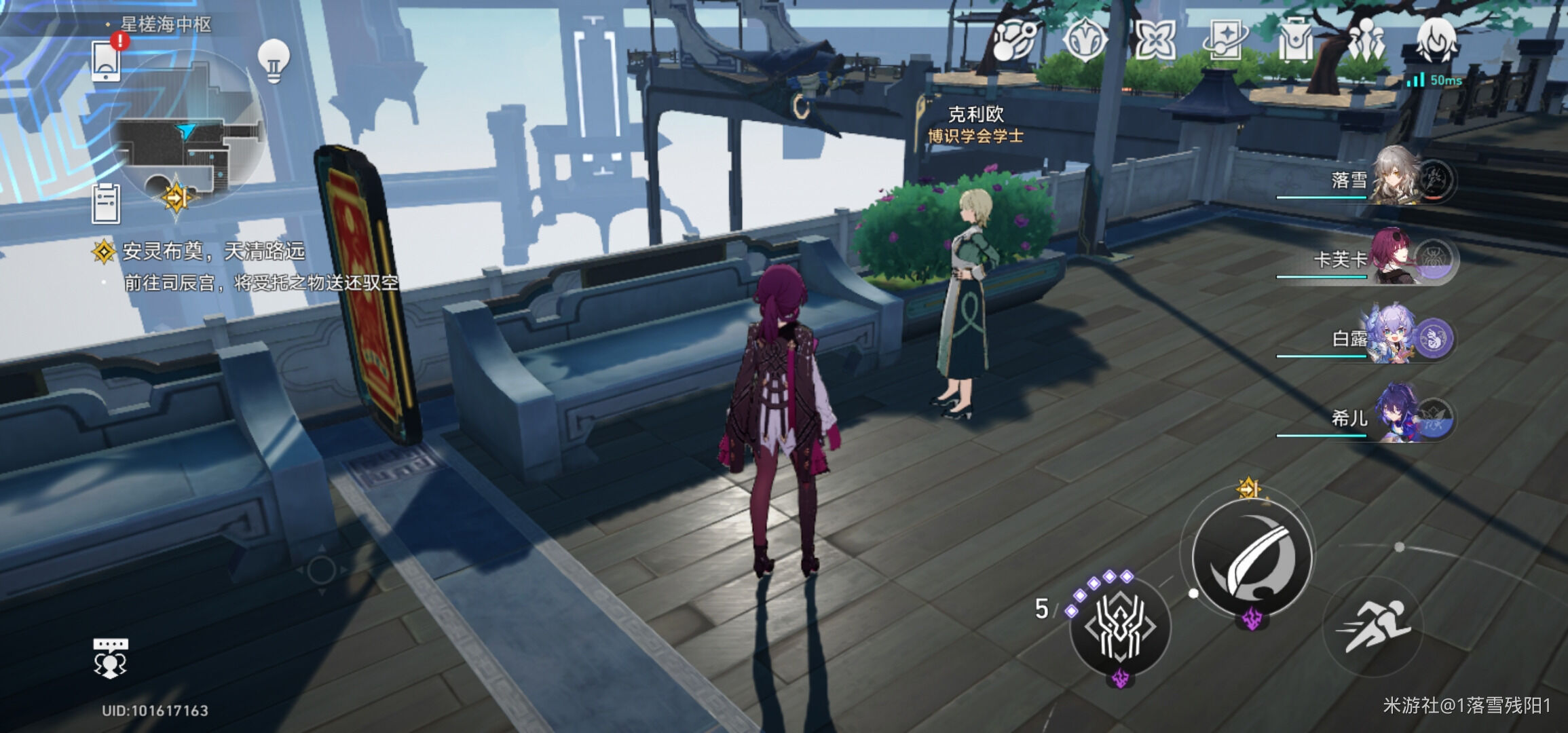Open the three-figure team setup icon

point(1366,40)
